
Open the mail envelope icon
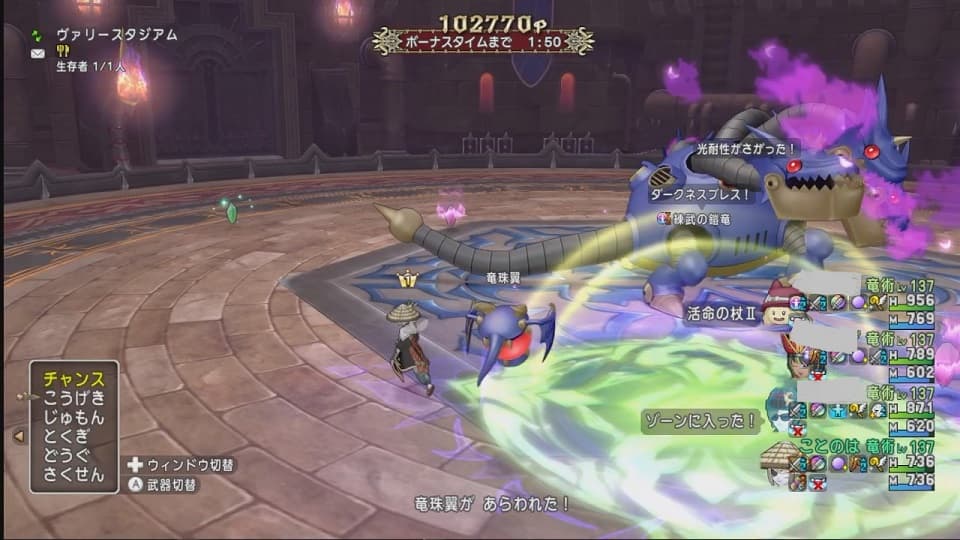tap(37, 53)
